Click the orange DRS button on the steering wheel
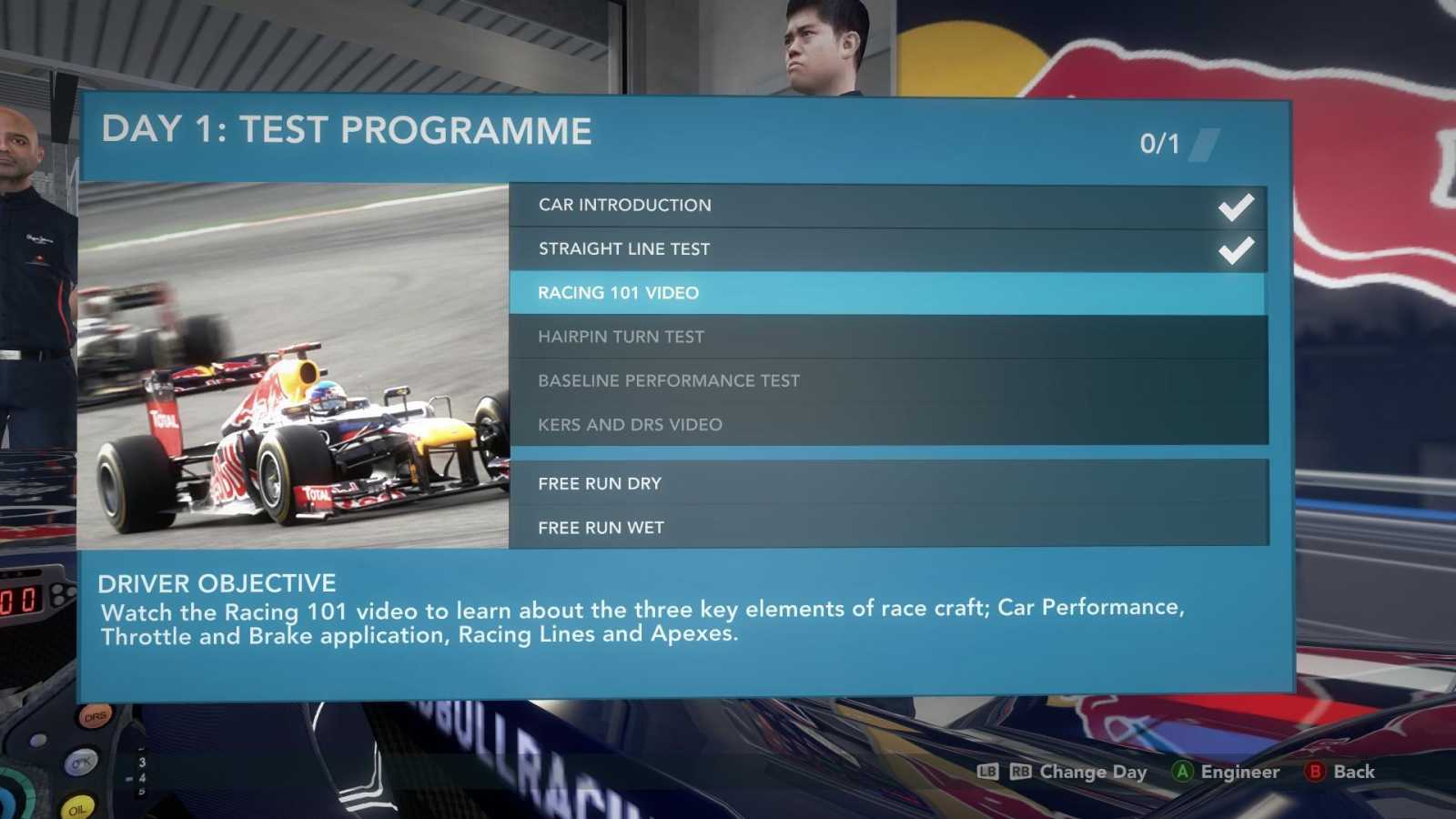The width and height of the screenshot is (1456, 819). pyautogui.click(x=95, y=716)
